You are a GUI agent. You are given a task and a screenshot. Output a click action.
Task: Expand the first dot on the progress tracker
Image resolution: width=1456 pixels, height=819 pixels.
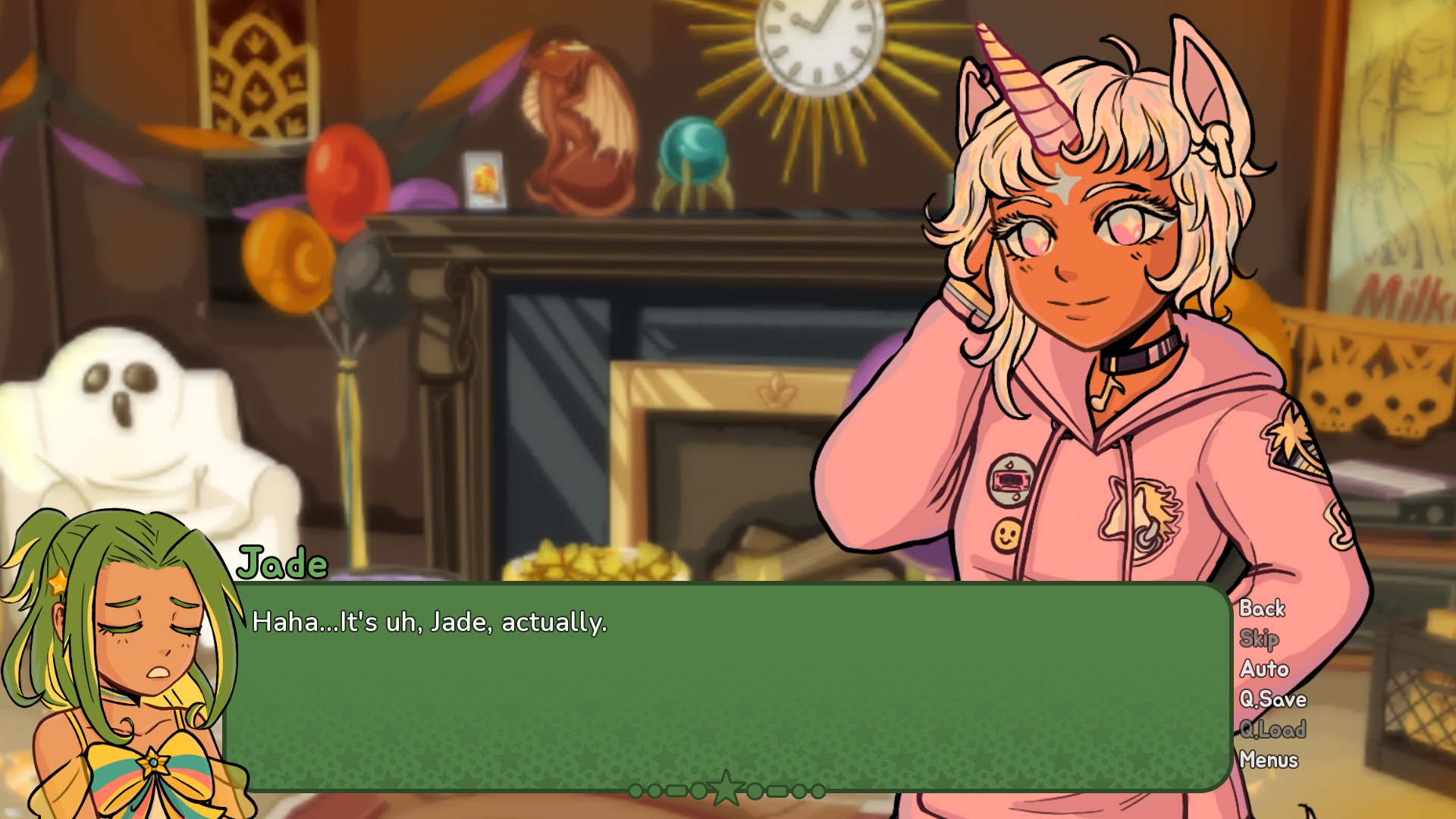635,791
